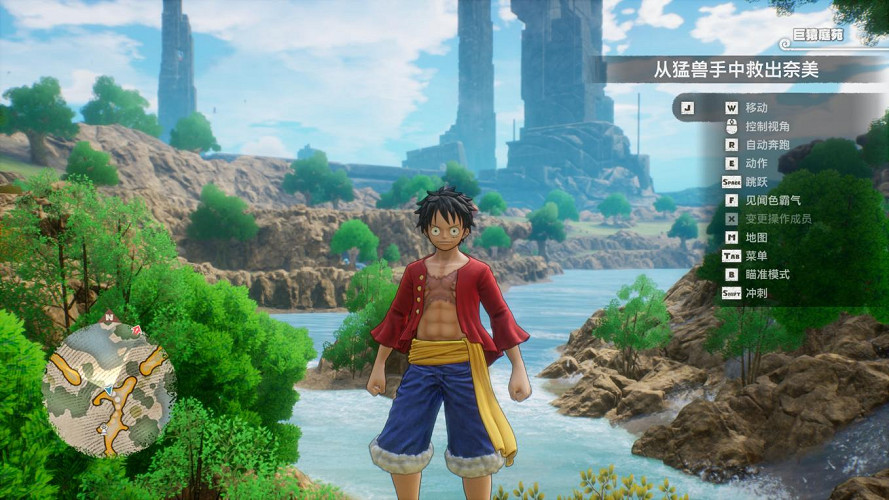This screenshot has width=889, height=500.
Task: Click the minimap's north N marker
Action: pyautogui.click(x=107, y=317)
